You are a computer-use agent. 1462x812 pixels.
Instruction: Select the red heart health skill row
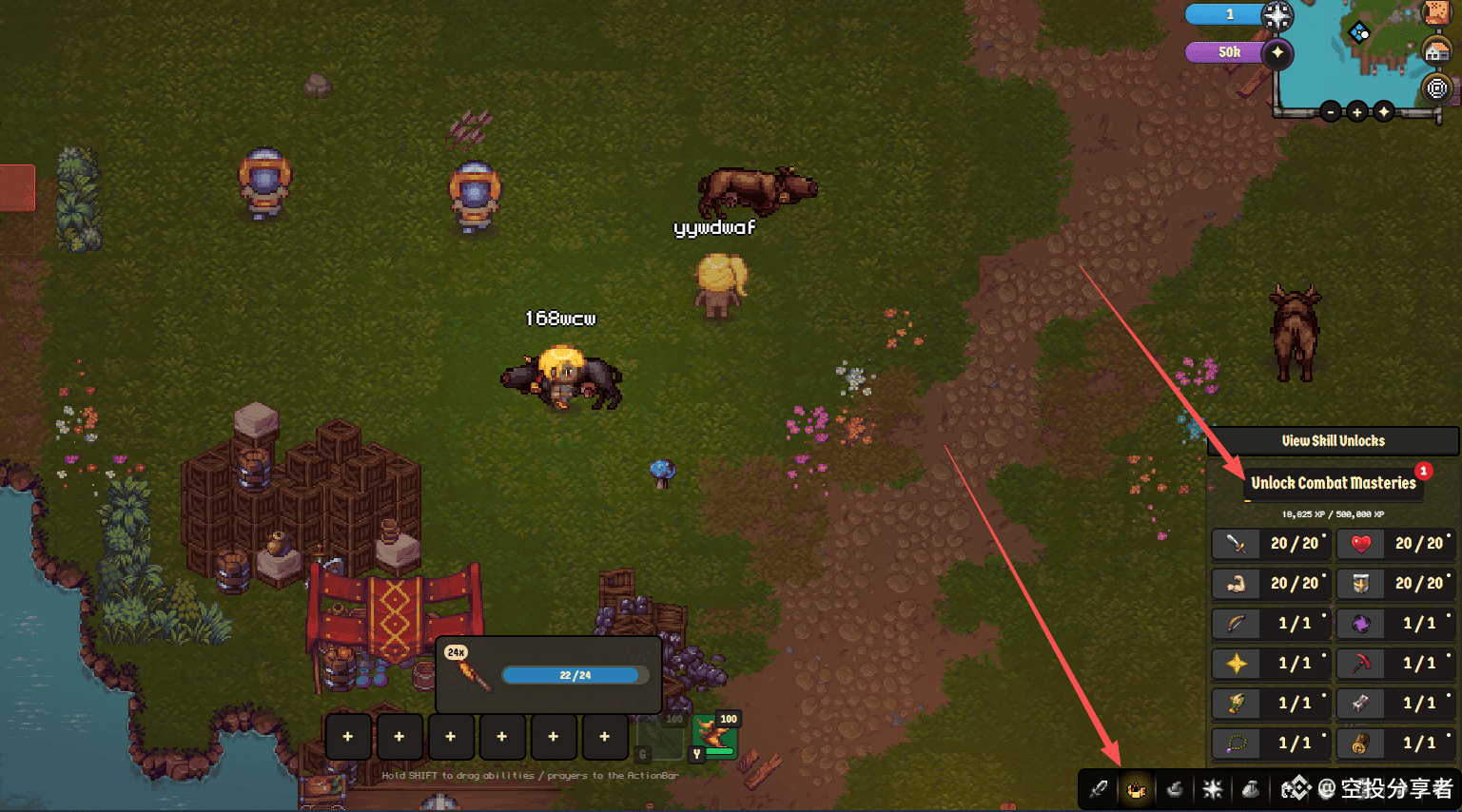tap(1395, 544)
